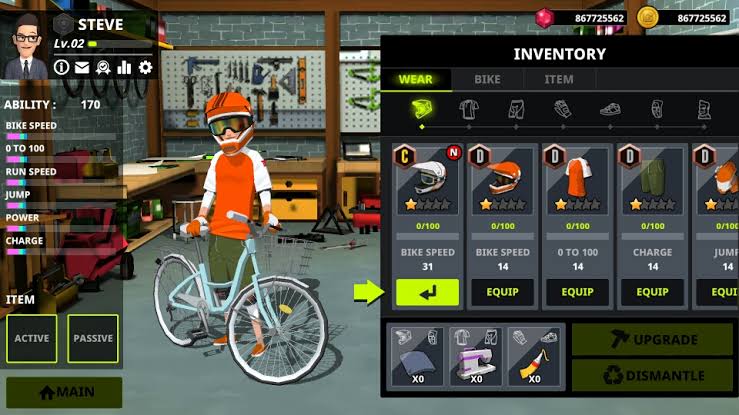Select the gloves wear category

point(563,109)
